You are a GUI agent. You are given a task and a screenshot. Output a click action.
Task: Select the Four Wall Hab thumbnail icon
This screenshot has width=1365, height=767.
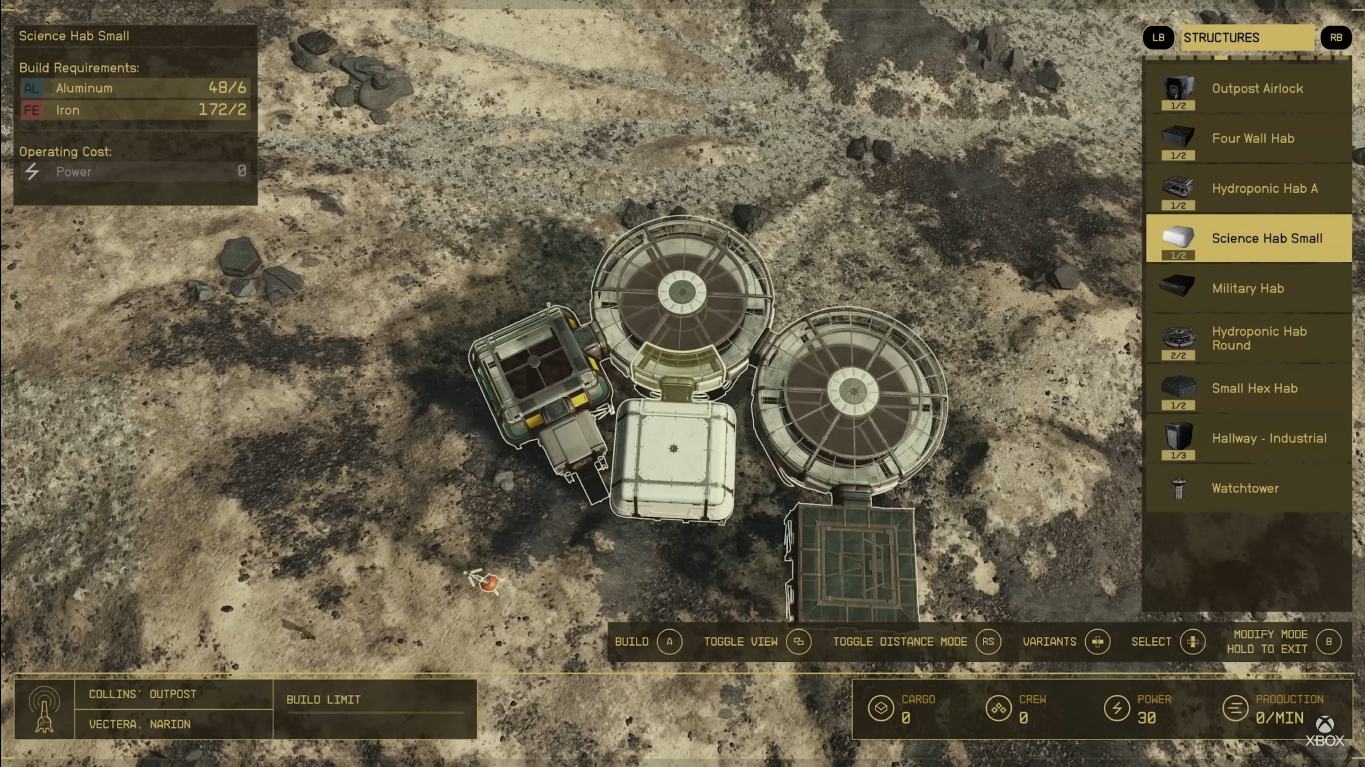tap(1177, 138)
